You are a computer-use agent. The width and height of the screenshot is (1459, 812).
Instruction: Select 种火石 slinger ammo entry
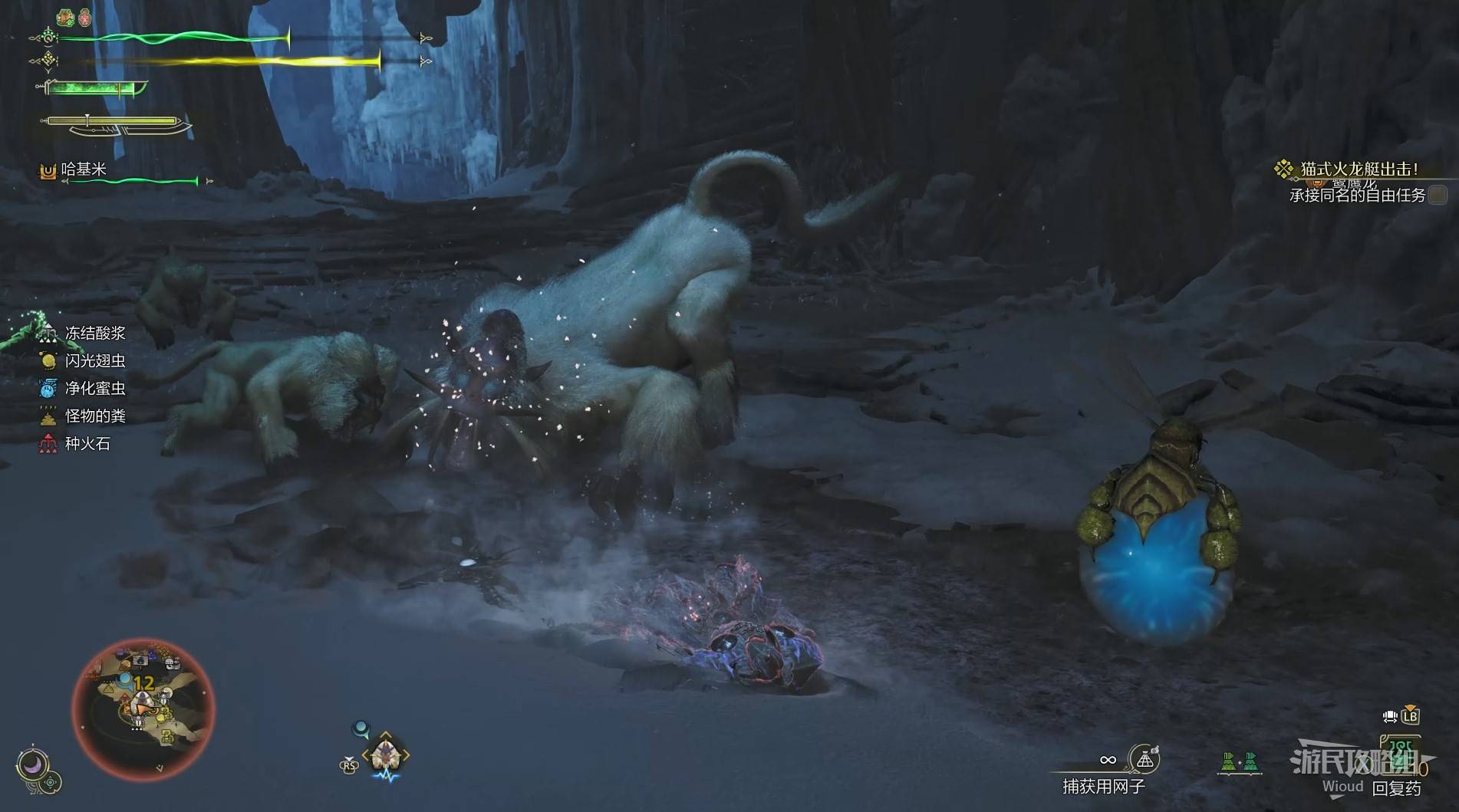click(87, 444)
